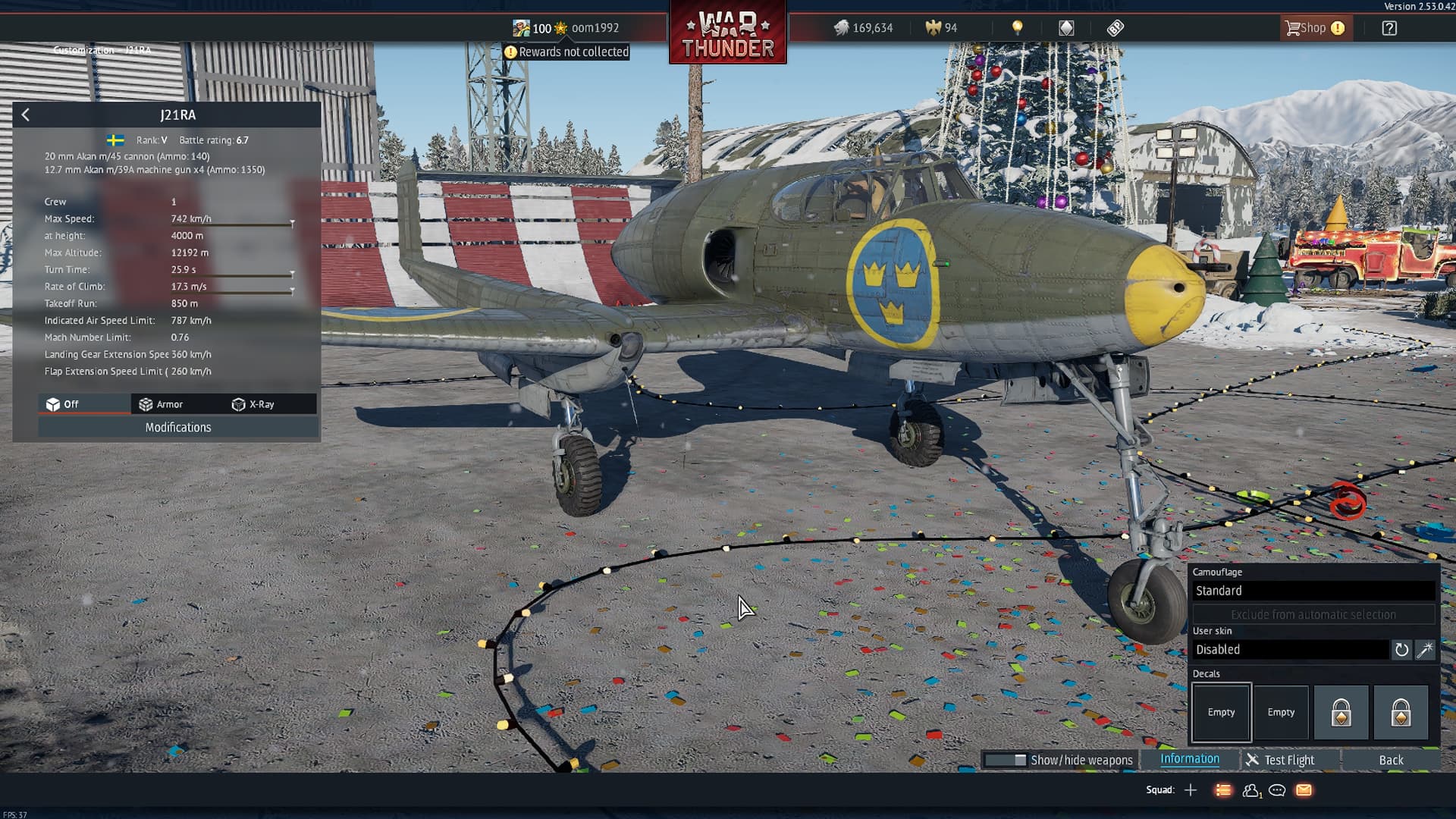Open the Modifications panel
The image size is (1456, 819).
(178, 428)
